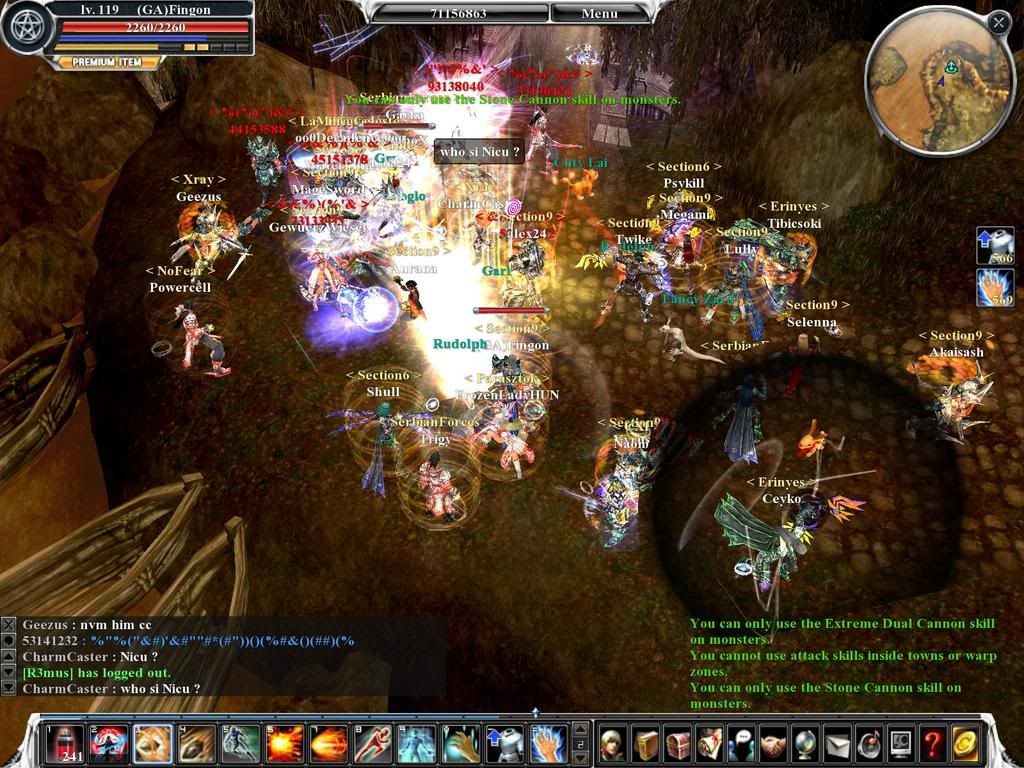
Task: Close the minimap with the X button
Action: (998, 22)
